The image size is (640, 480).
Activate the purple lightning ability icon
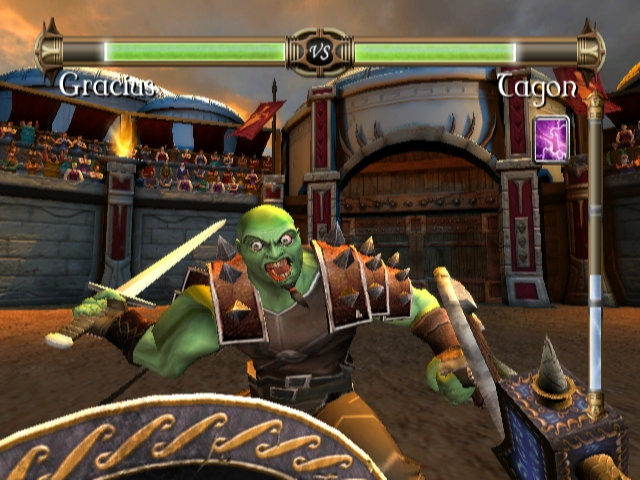pos(552,138)
